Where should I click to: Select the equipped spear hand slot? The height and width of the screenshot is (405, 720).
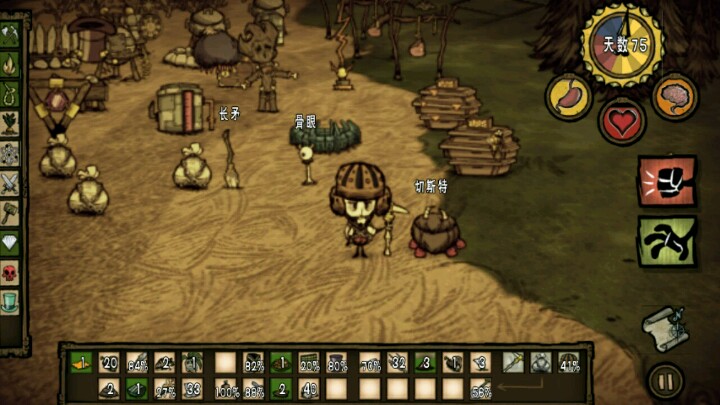coord(513,362)
